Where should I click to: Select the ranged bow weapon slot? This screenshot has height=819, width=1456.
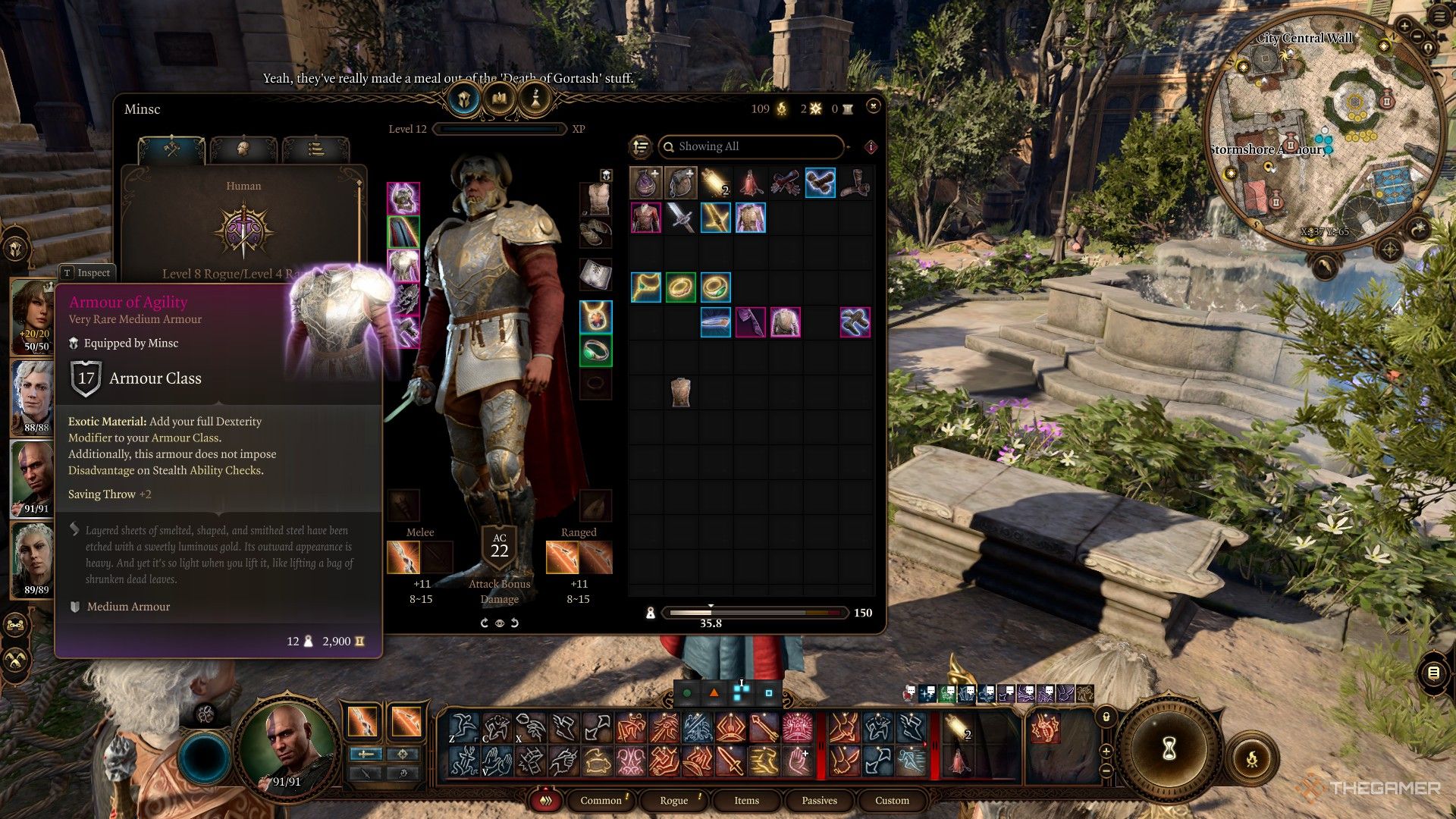coord(562,557)
